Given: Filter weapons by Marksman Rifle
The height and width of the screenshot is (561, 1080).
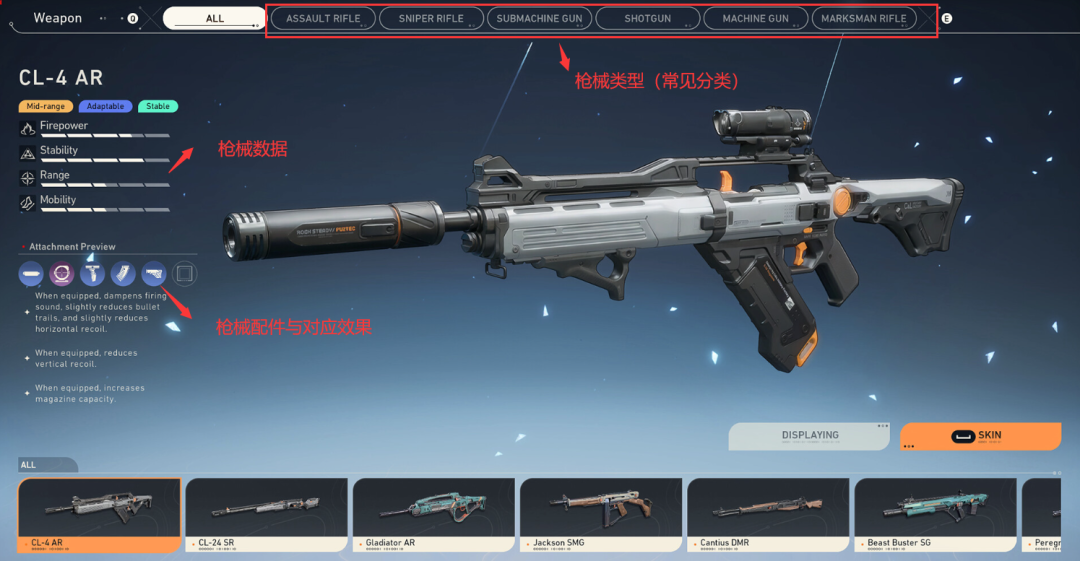Looking at the screenshot, I should 863,18.
